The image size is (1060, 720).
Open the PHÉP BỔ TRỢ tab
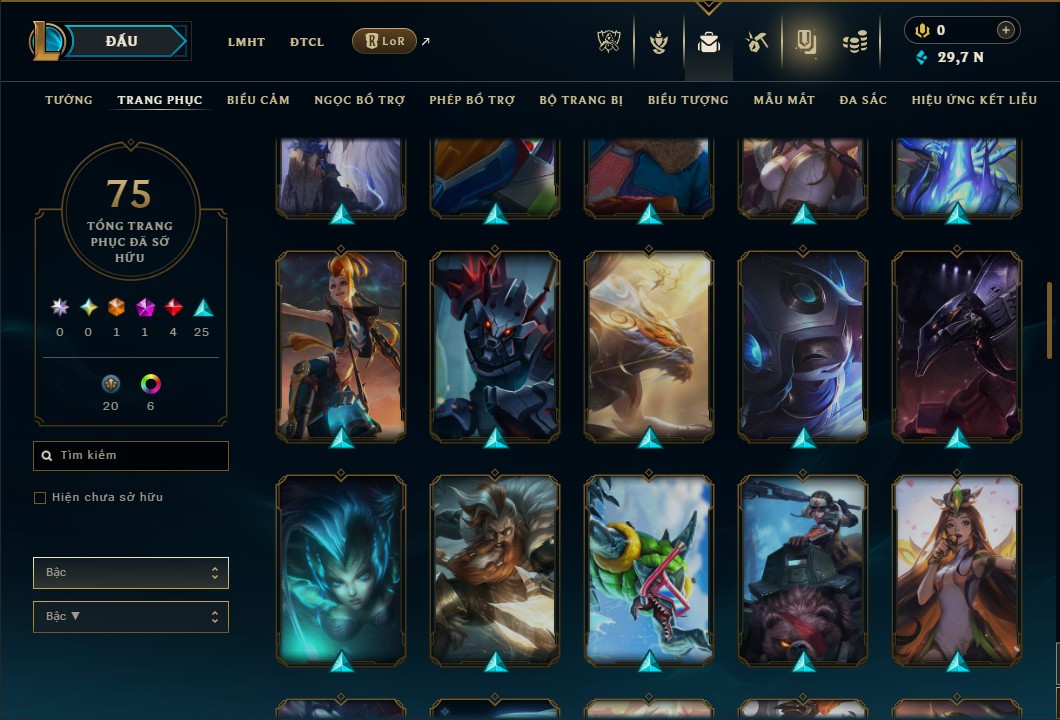(x=472, y=100)
